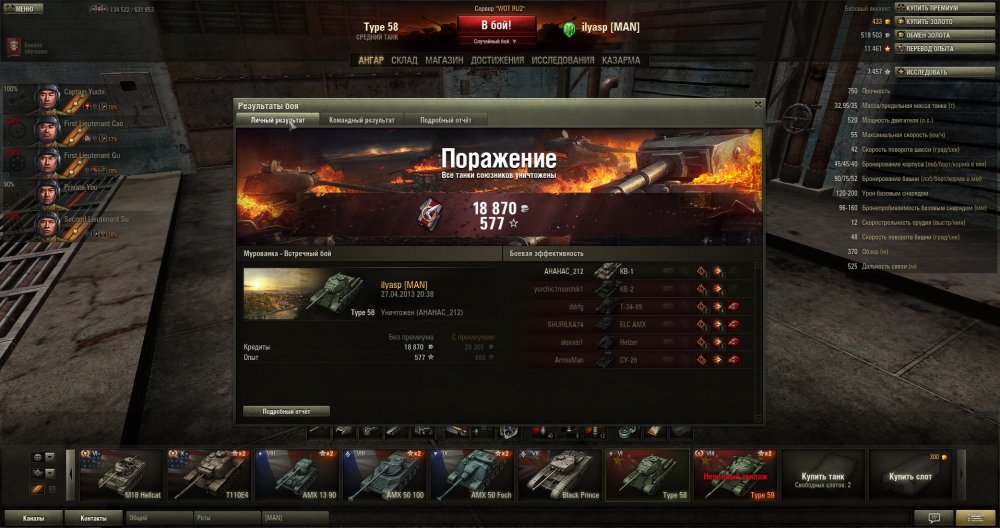Select the M18 Hellcat tank

[121, 474]
